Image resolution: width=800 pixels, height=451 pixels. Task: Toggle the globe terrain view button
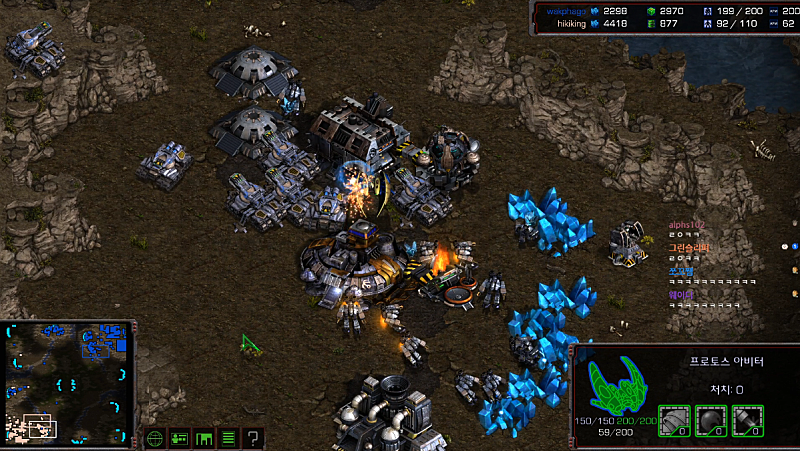pos(155,437)
